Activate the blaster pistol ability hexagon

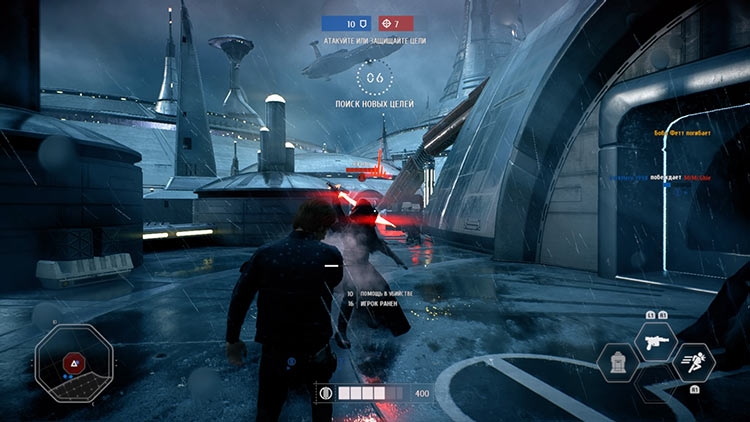point(655,341)
